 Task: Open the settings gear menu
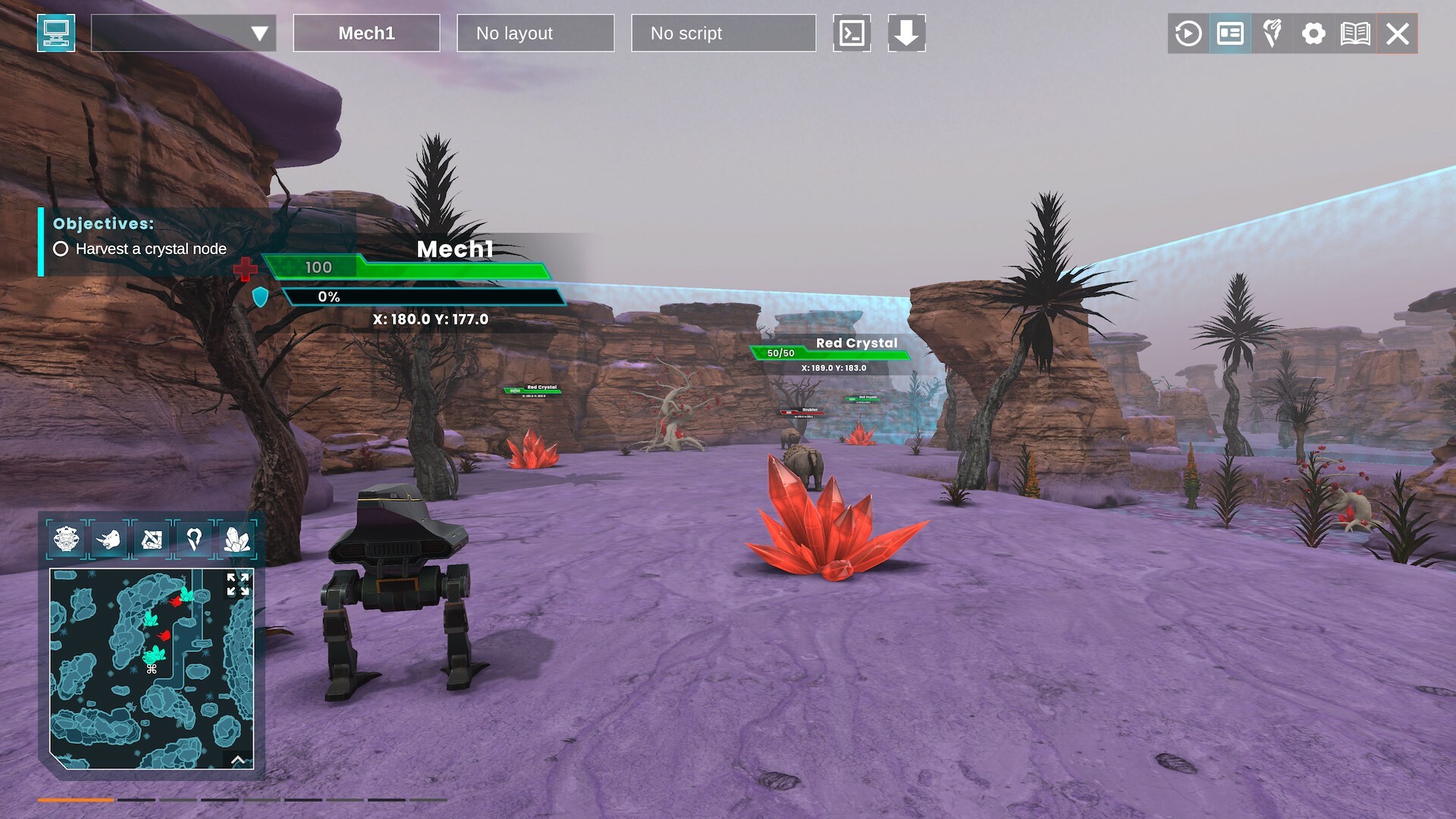click(1314, 33)
